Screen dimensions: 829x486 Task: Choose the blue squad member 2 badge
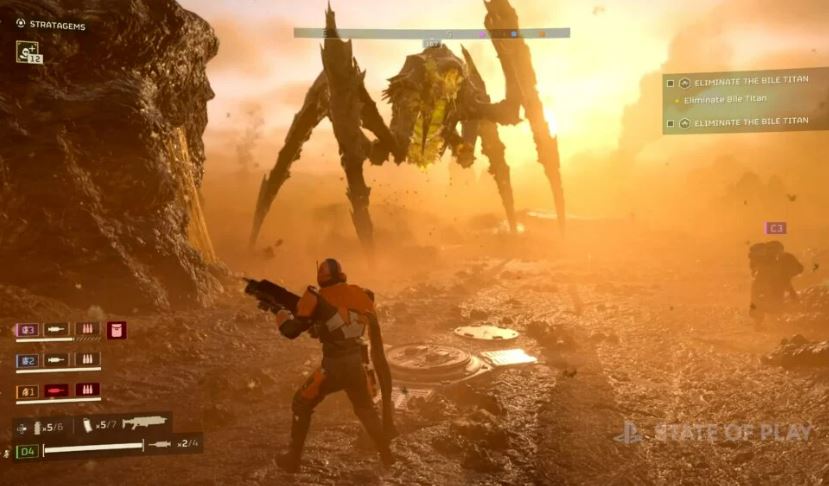28,360
